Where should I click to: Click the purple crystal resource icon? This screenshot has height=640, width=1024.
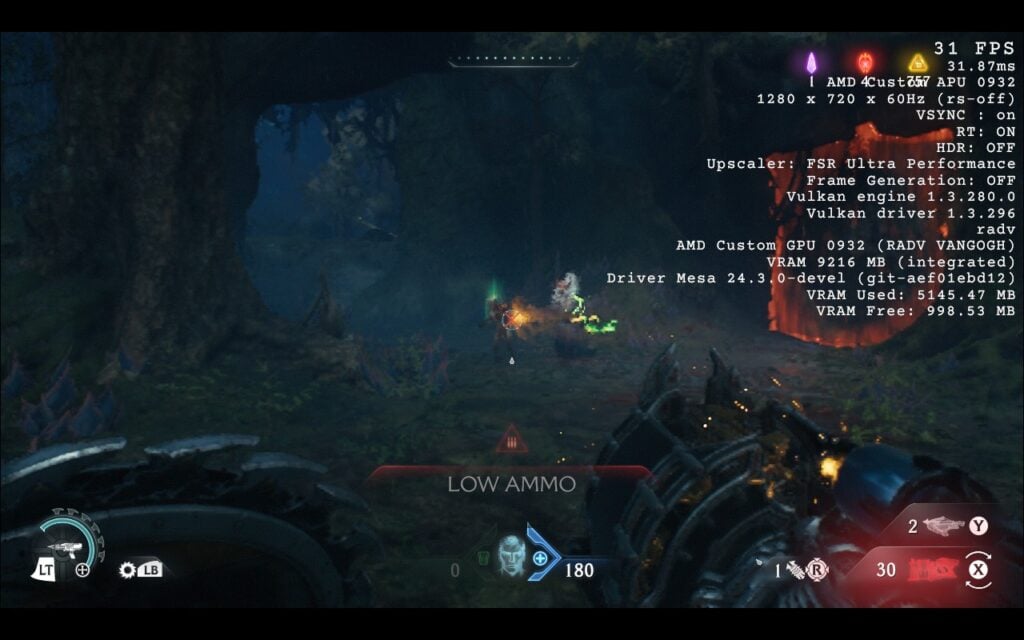click(x=812, y=63)
